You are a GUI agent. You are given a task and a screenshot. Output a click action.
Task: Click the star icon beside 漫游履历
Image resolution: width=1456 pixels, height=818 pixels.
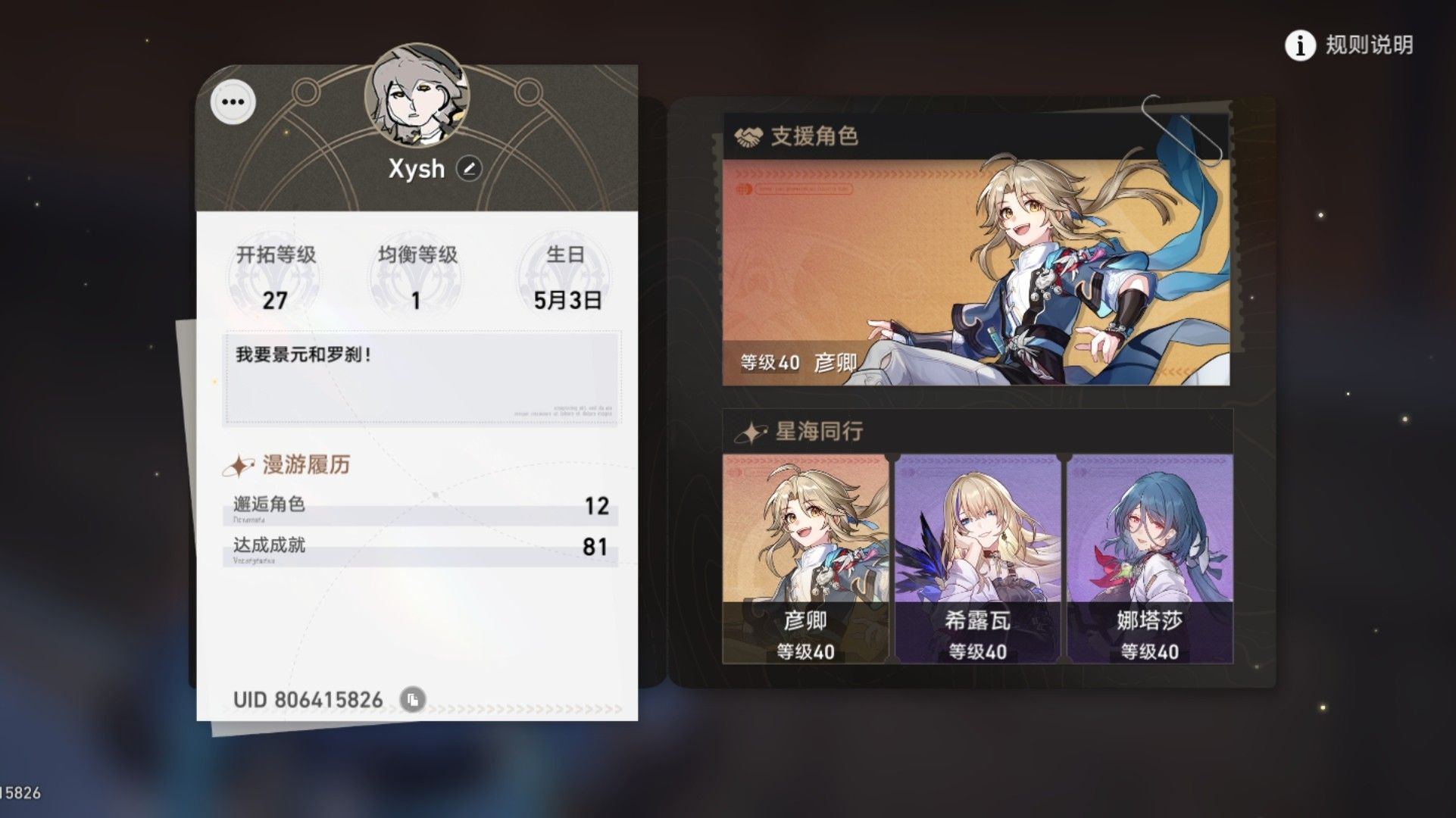coord(239,465)
